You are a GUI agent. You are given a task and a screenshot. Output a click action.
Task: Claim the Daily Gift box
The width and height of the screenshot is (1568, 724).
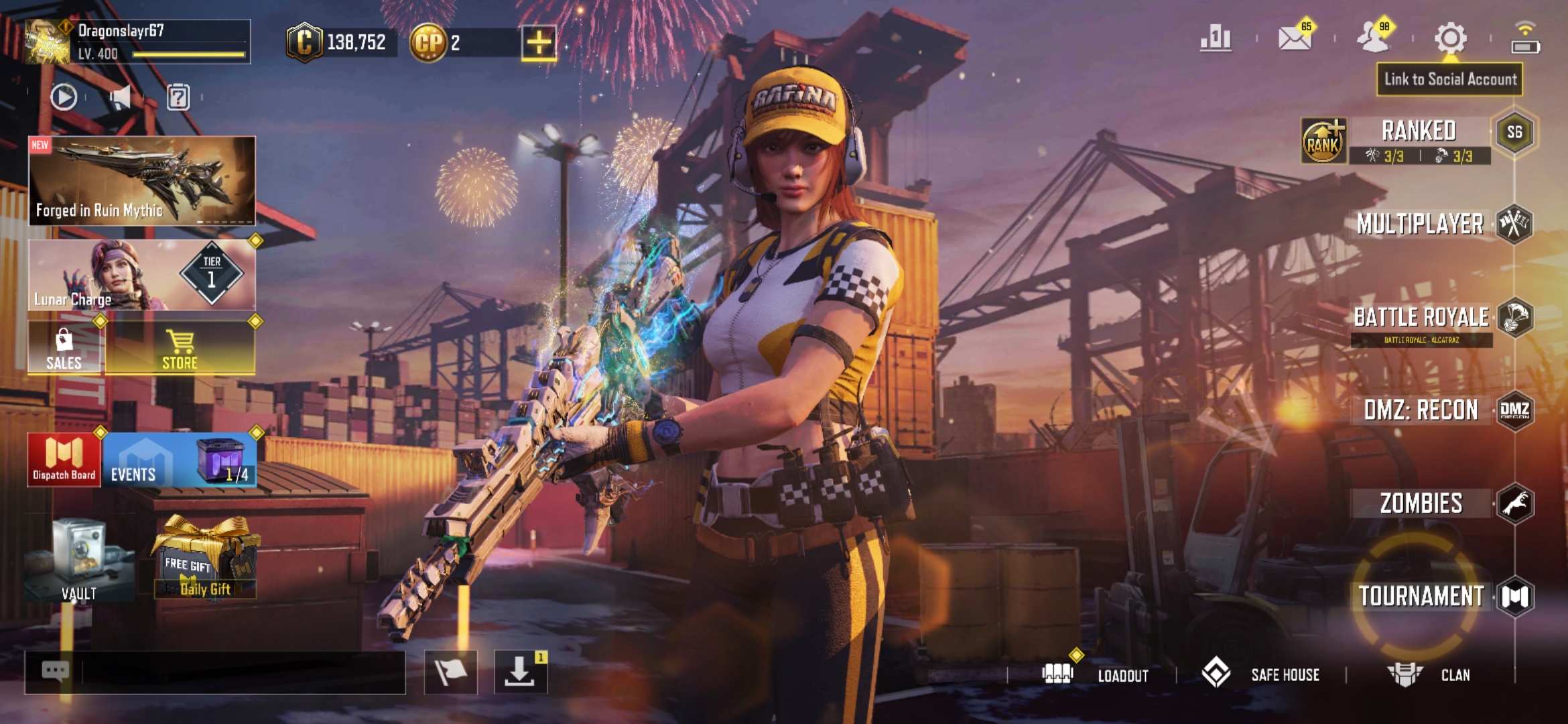point(205,558)
